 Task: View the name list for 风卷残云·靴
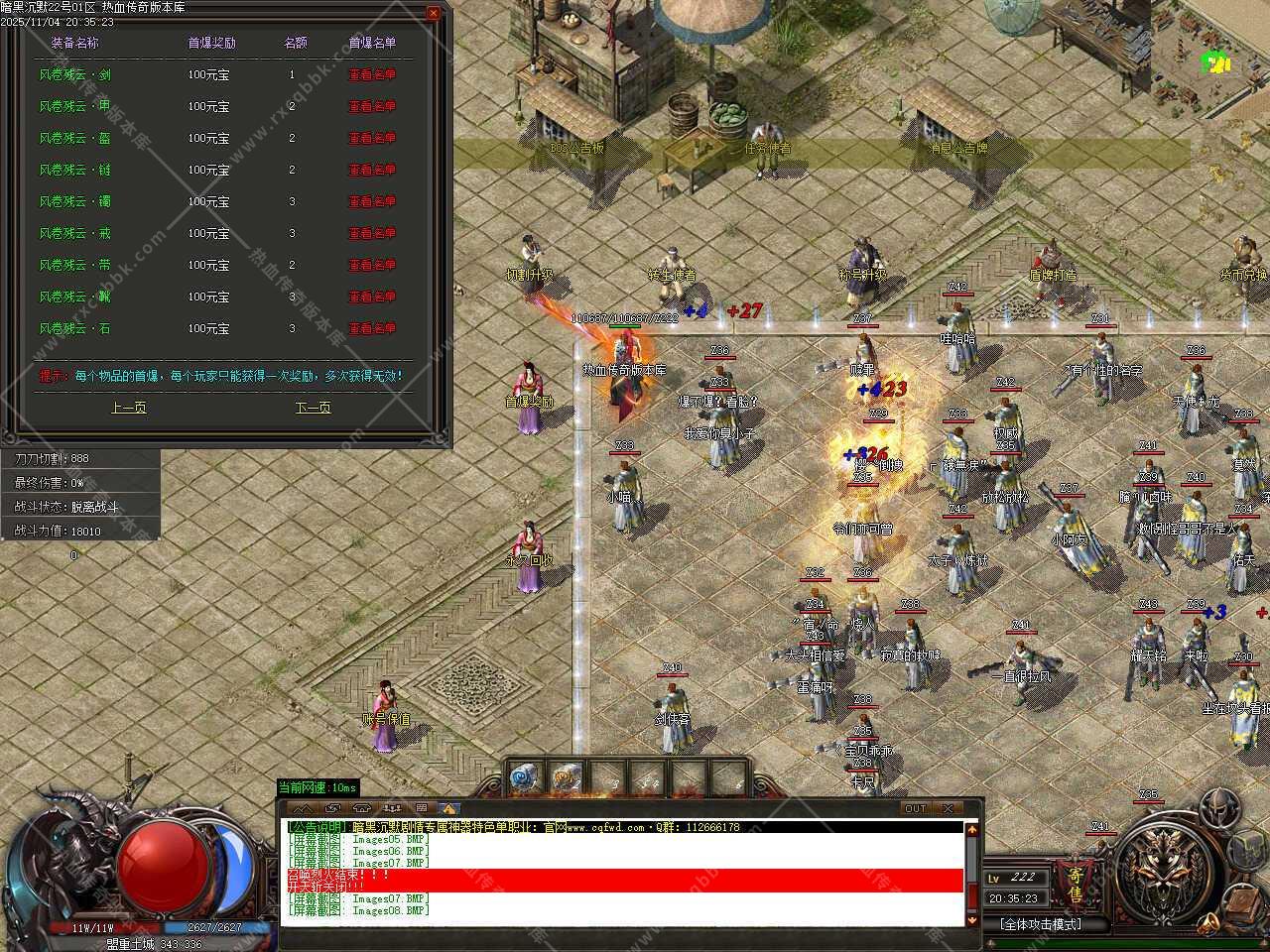[x=372, y=297]
